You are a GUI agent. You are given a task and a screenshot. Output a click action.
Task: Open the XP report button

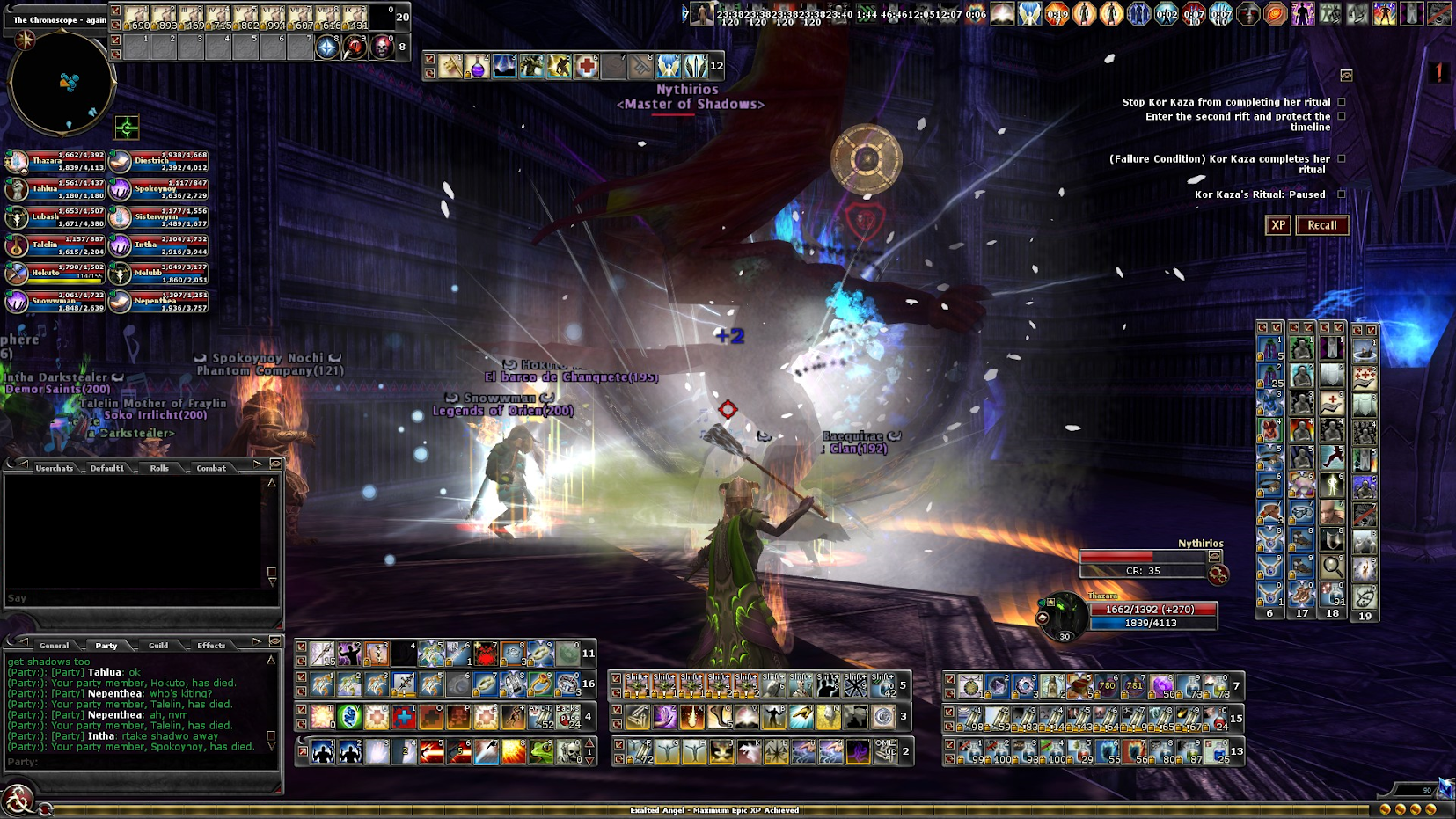pos(1277,225)
